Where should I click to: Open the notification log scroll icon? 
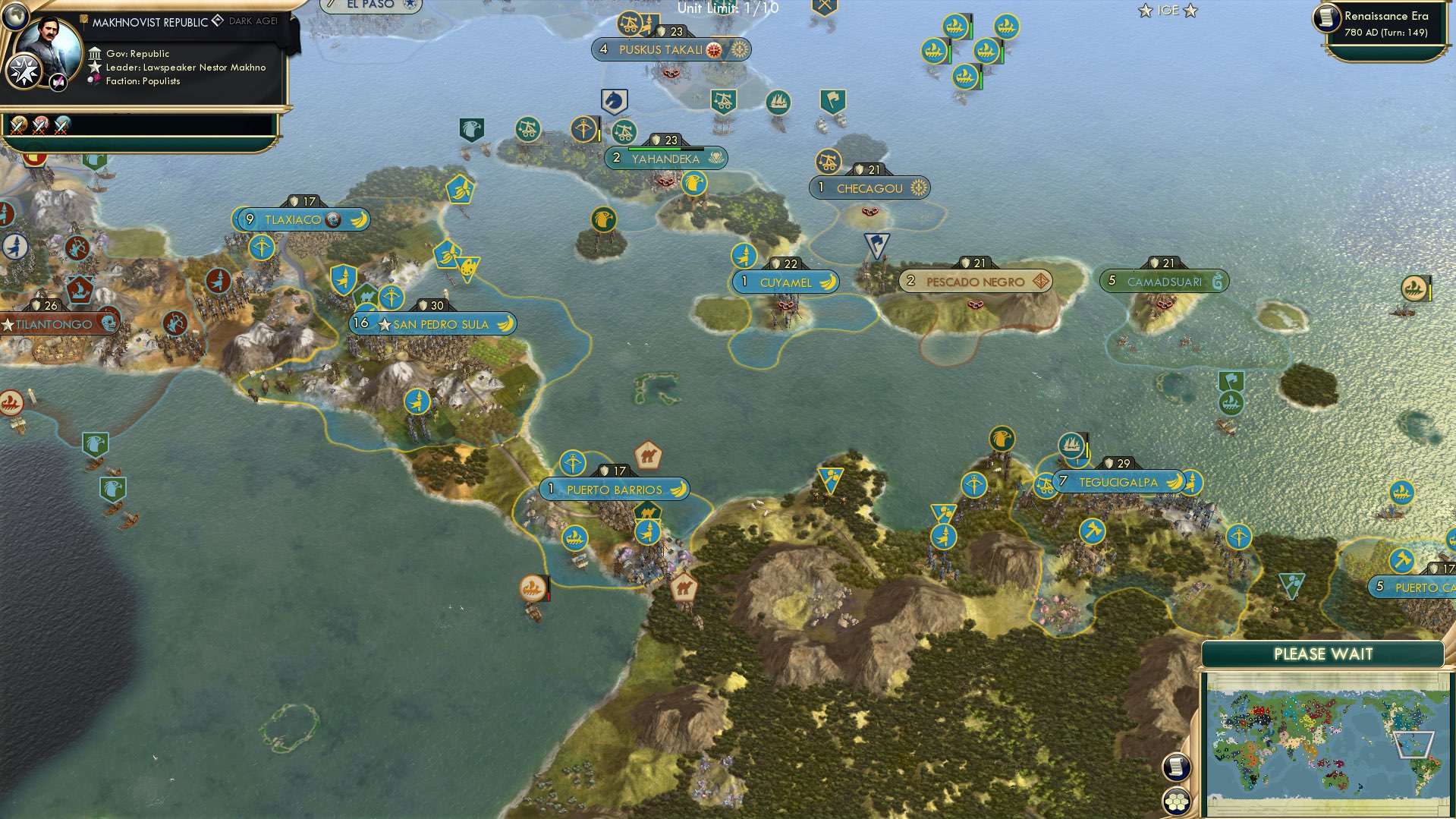[1177, 767]
